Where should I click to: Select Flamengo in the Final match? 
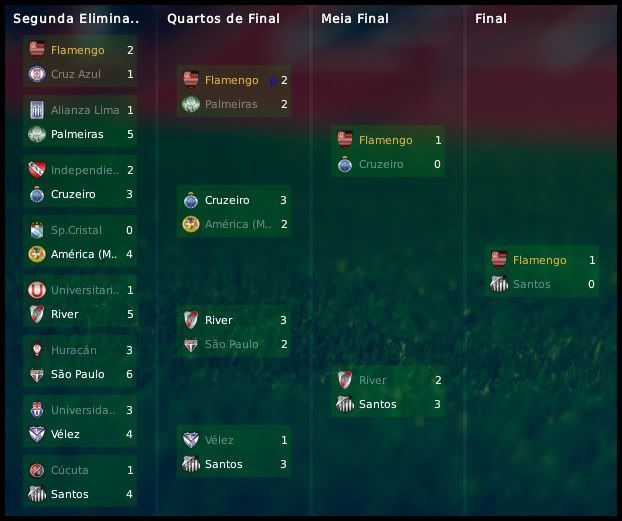(539, 260)
